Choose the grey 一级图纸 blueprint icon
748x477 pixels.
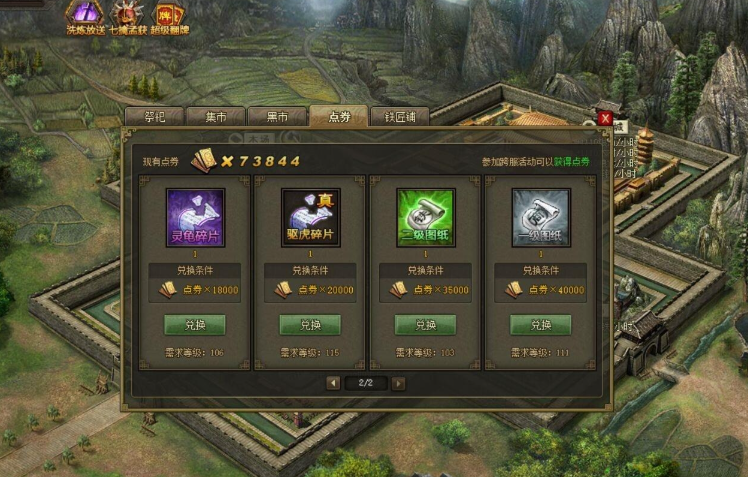point(541,218)
